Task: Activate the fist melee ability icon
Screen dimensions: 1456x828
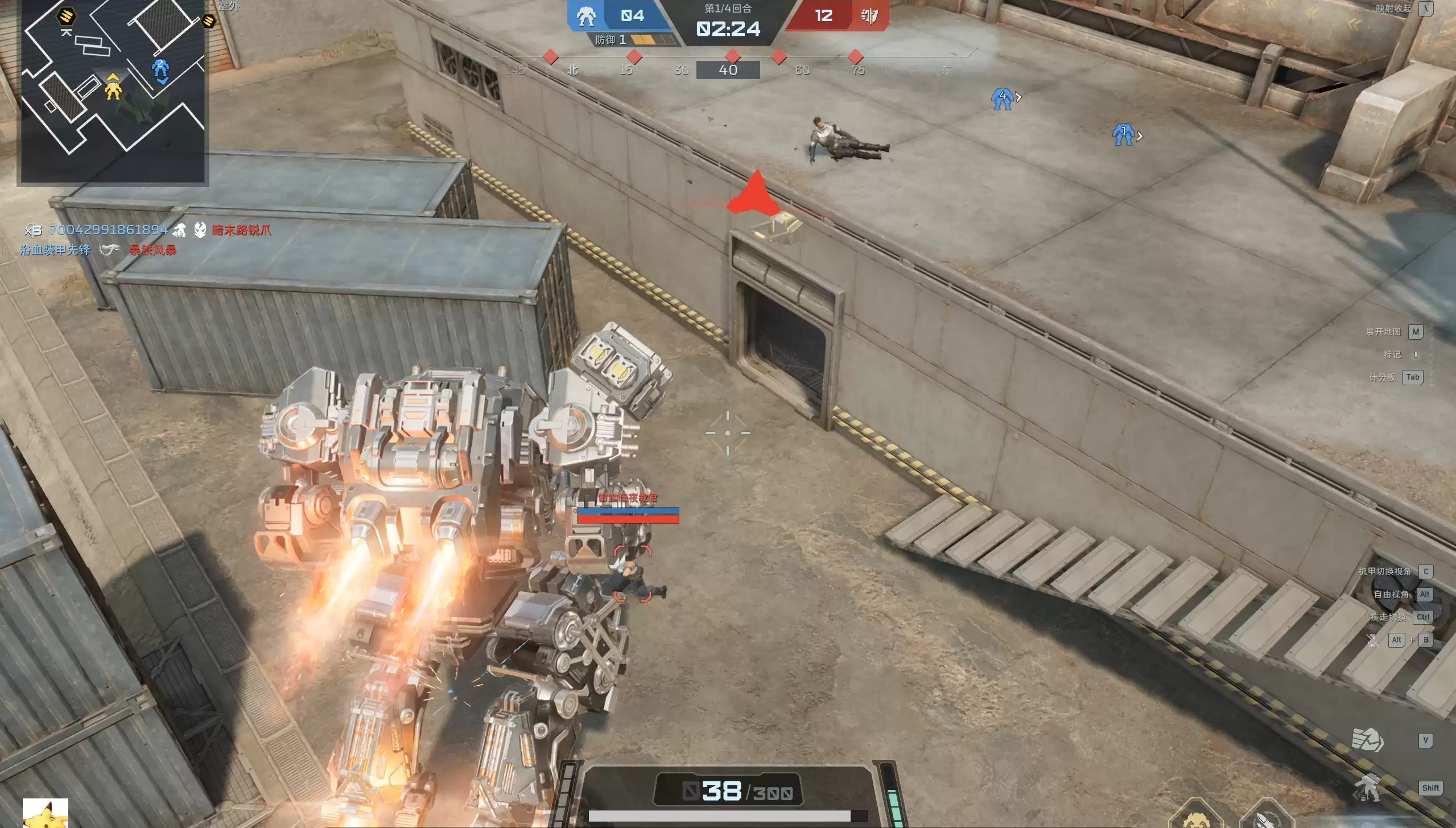Action: pos(1367,740)
